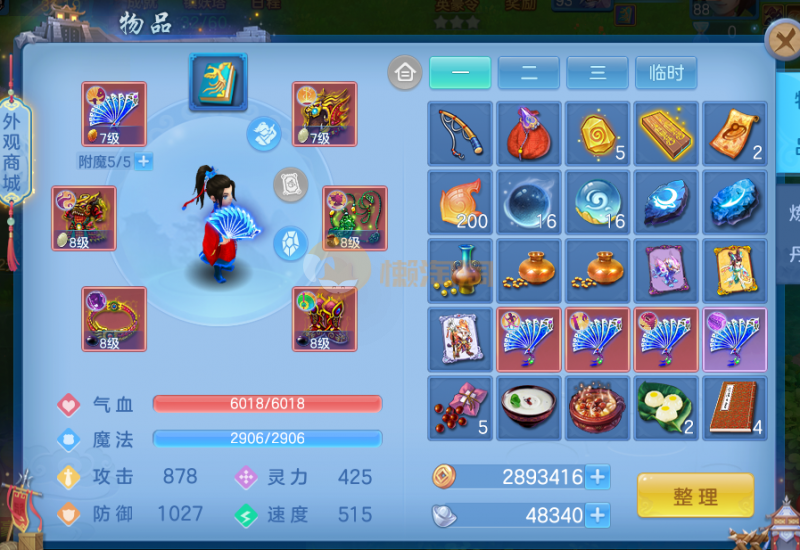Image resolution: width=800 pixels, height=550 pixels.
Task: Select the equipped 7级 fan weapon slot
Action: point(114,114)
